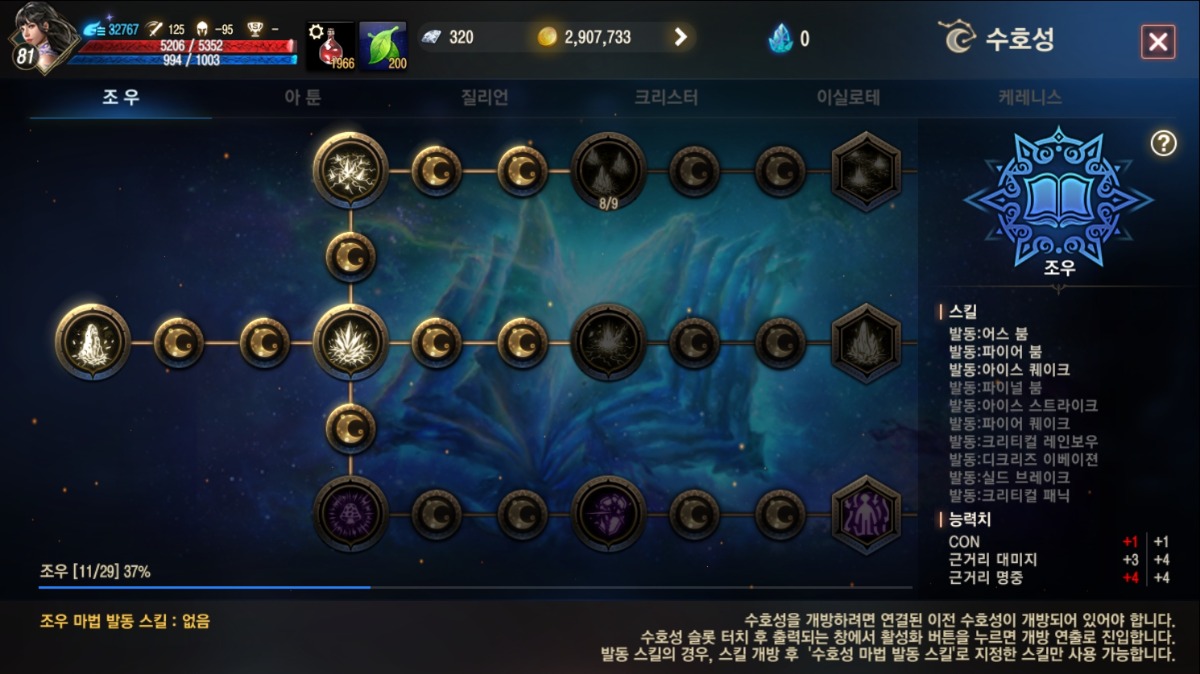Viewport: 1200px width, 674px height.
Task: Click the red potion slot with 1966
Action: coord(331,46)
